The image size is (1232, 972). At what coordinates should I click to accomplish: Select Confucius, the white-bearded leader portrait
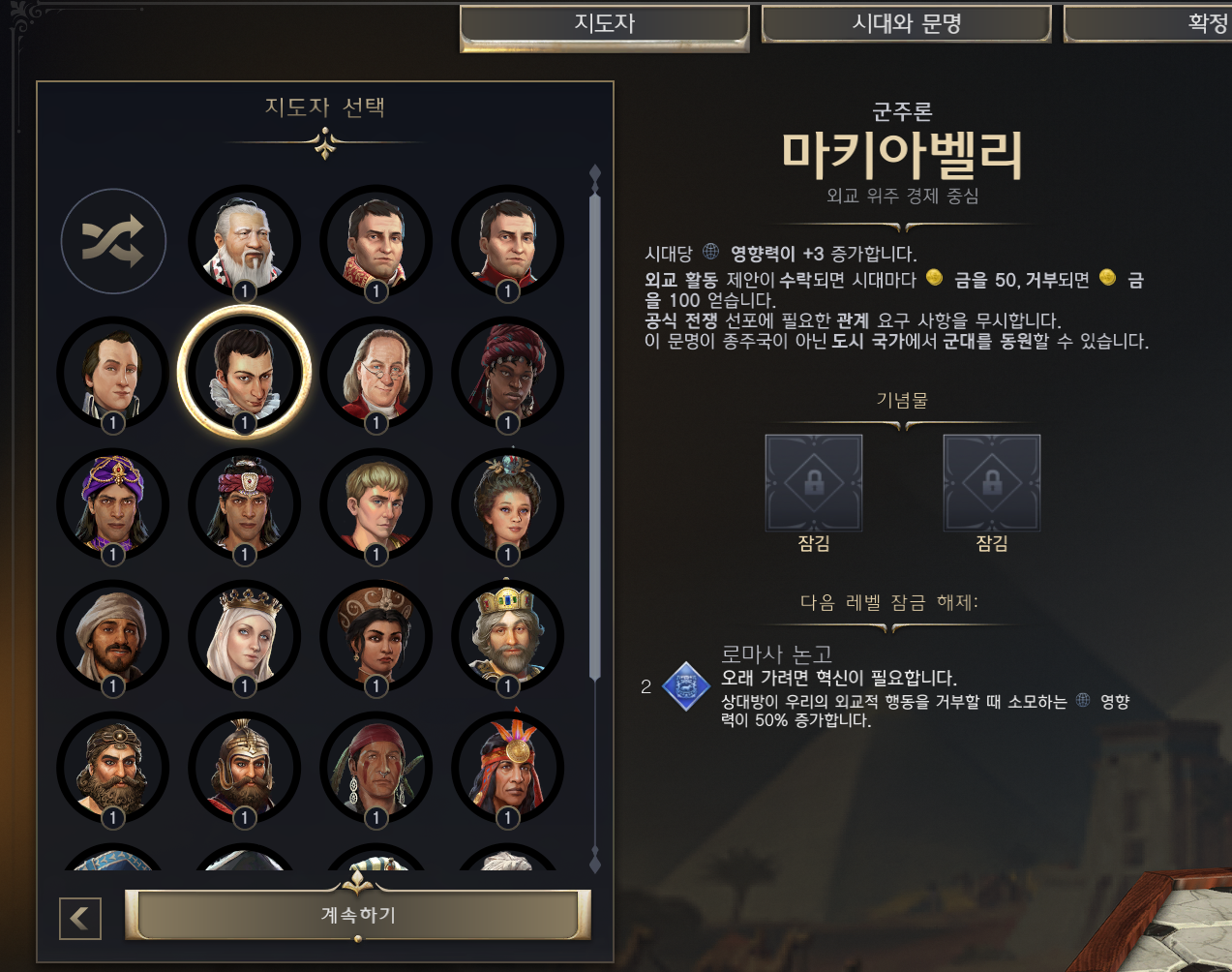245,241
